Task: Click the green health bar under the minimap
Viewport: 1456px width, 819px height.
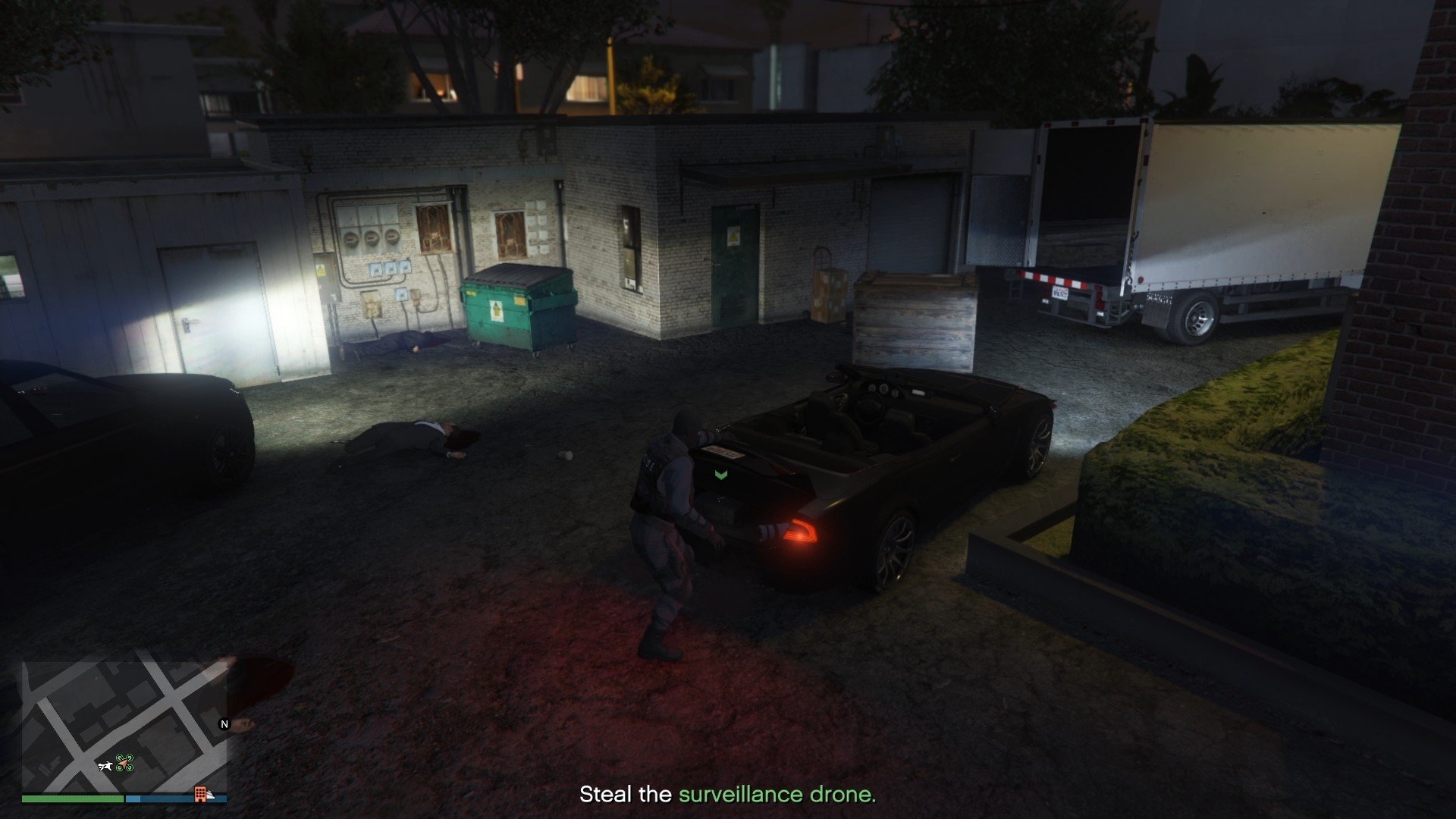Action: (x=72, y=799)
